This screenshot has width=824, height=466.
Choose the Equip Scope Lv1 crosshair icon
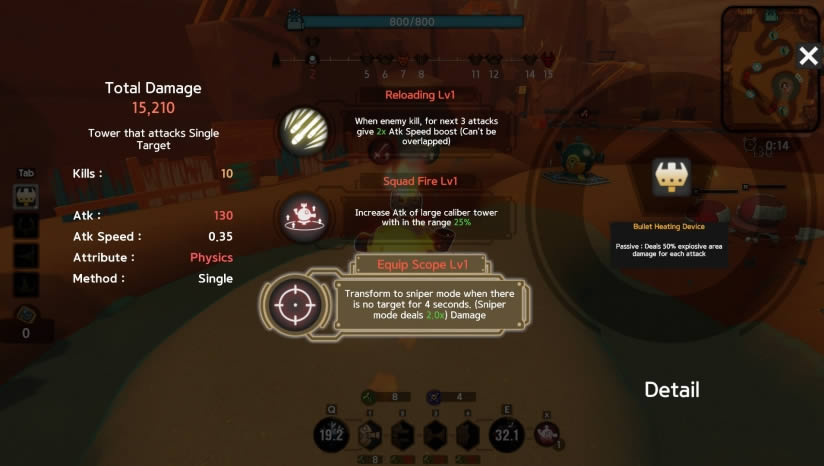(296, 302)
